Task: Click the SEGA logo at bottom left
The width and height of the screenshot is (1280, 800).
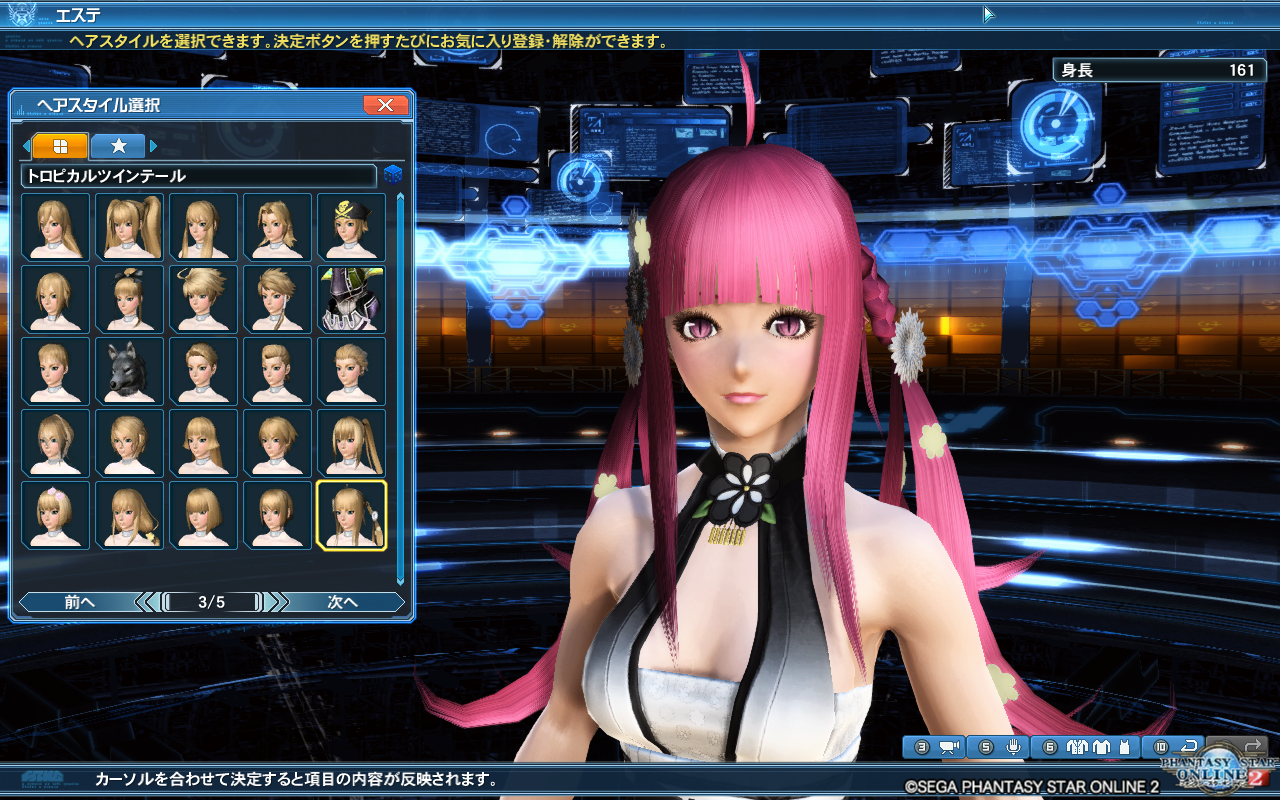Action: tap(42, 777)
